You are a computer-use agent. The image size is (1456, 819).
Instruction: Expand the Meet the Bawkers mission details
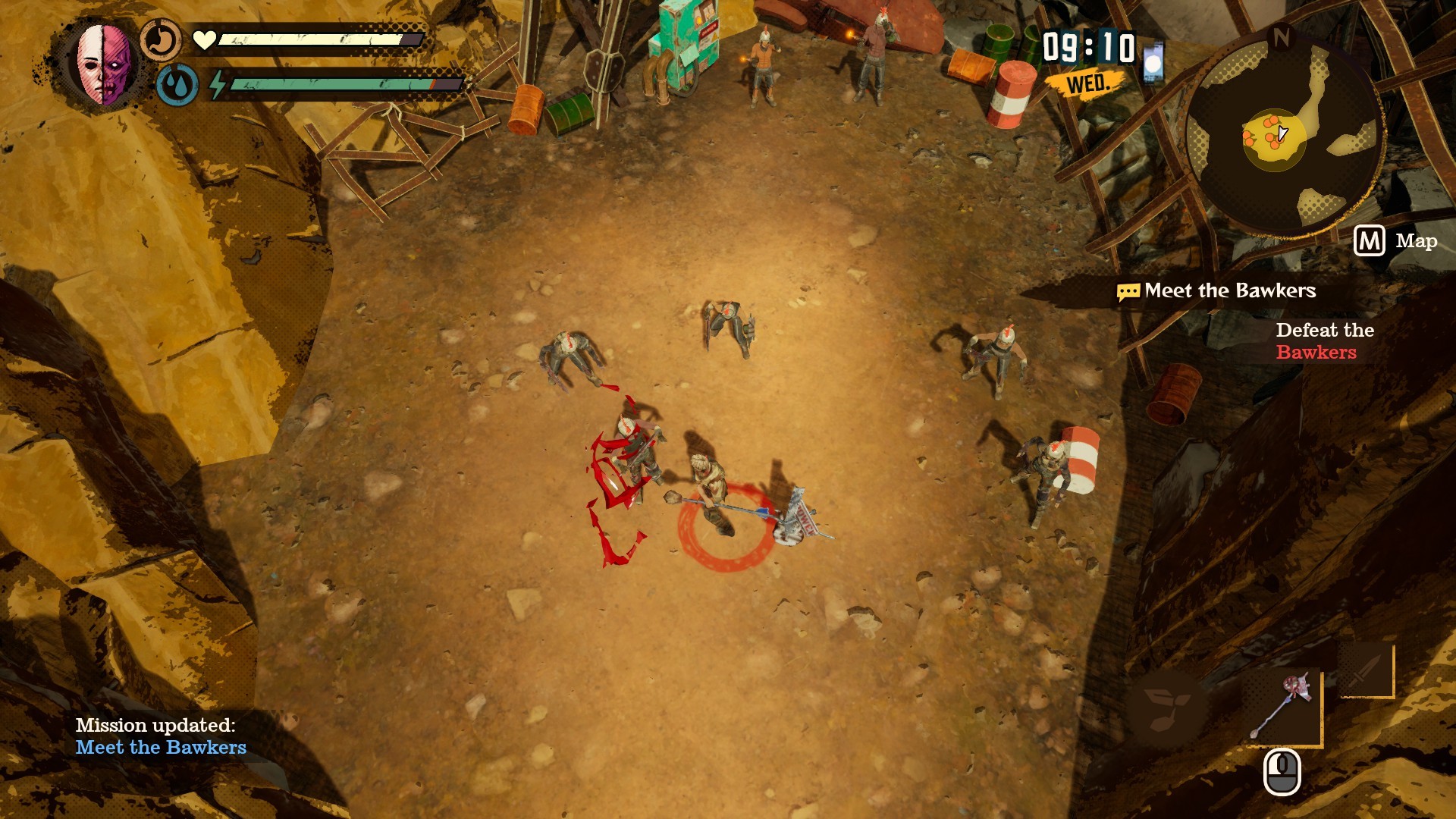click(1229, 290)
